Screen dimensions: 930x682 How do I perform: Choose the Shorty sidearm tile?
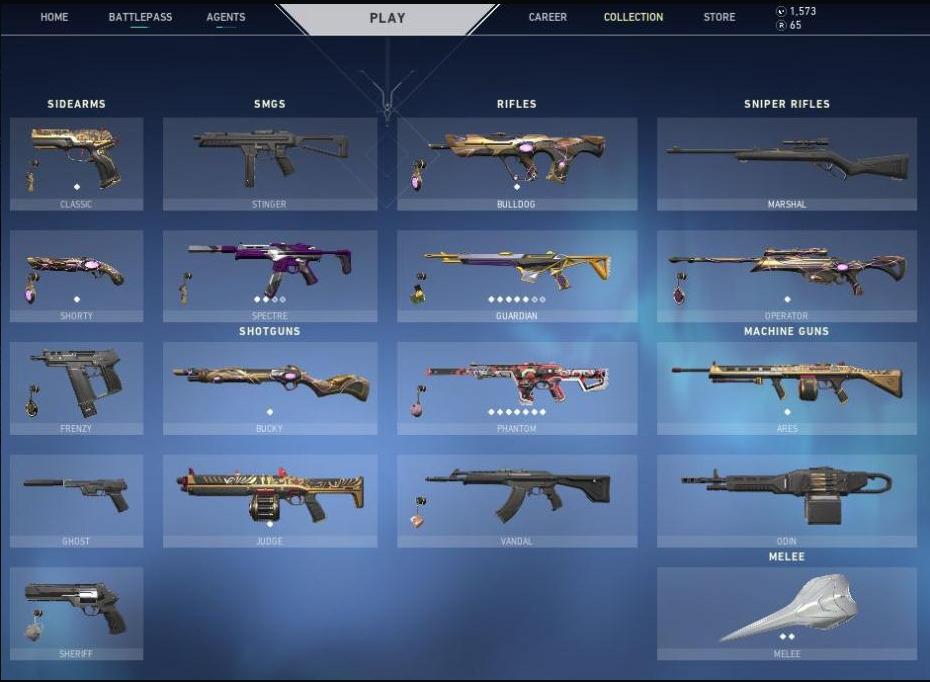point(76,276)
